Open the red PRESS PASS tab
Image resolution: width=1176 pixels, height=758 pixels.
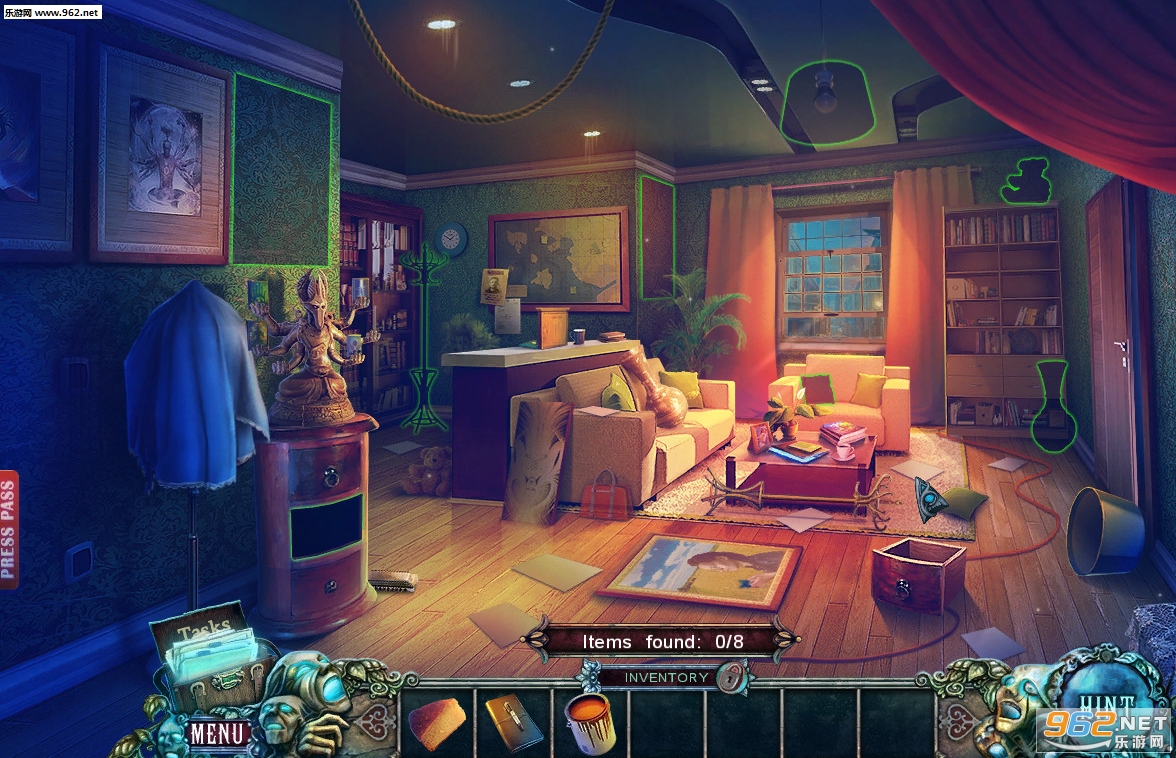[9, 529]
